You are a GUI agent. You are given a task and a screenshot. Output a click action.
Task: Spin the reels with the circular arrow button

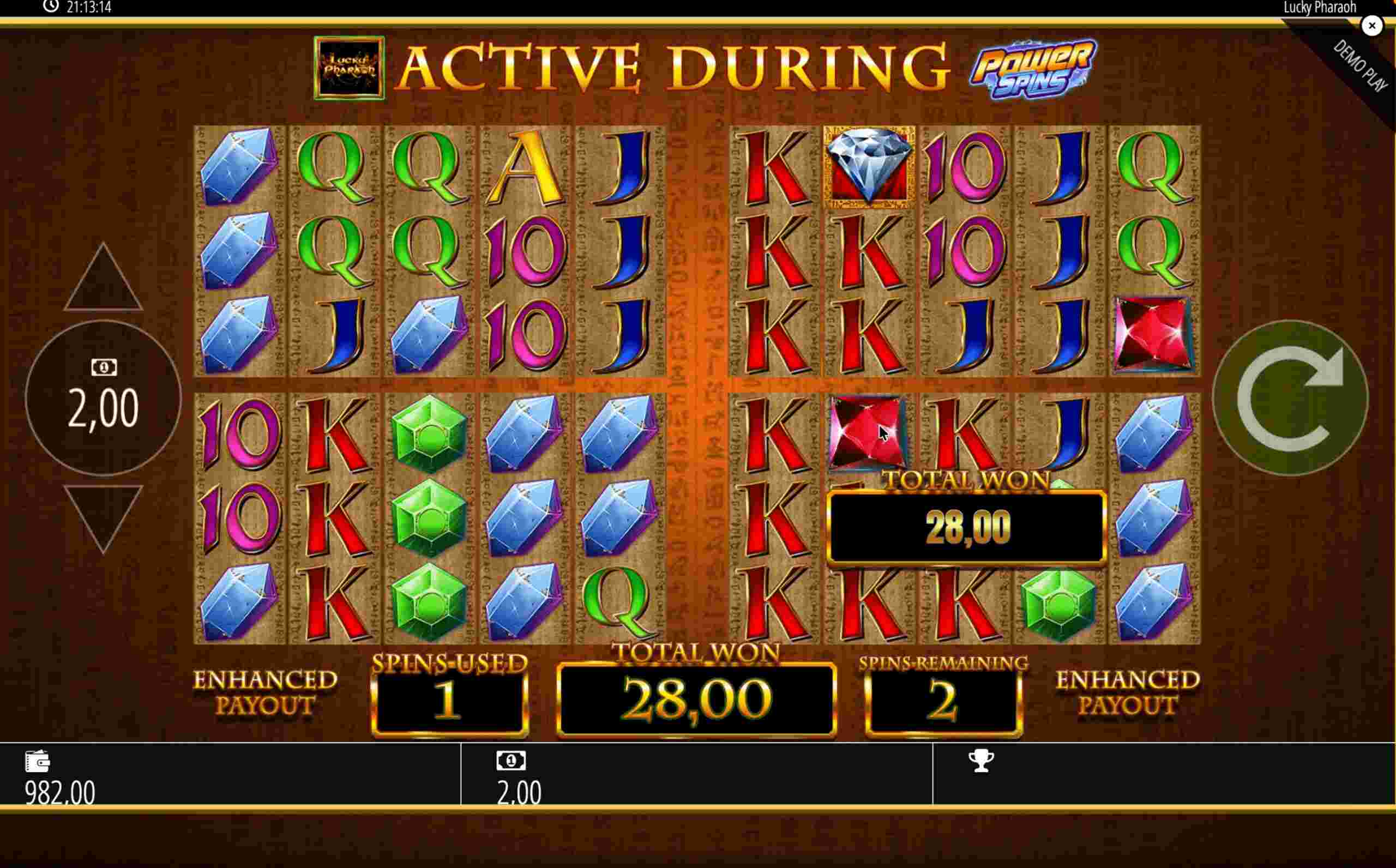tap(1289, 398)
